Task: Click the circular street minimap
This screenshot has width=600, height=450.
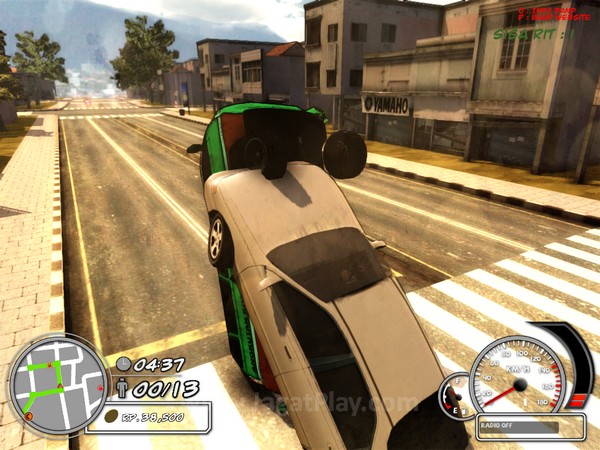Action: click(57, 384)
